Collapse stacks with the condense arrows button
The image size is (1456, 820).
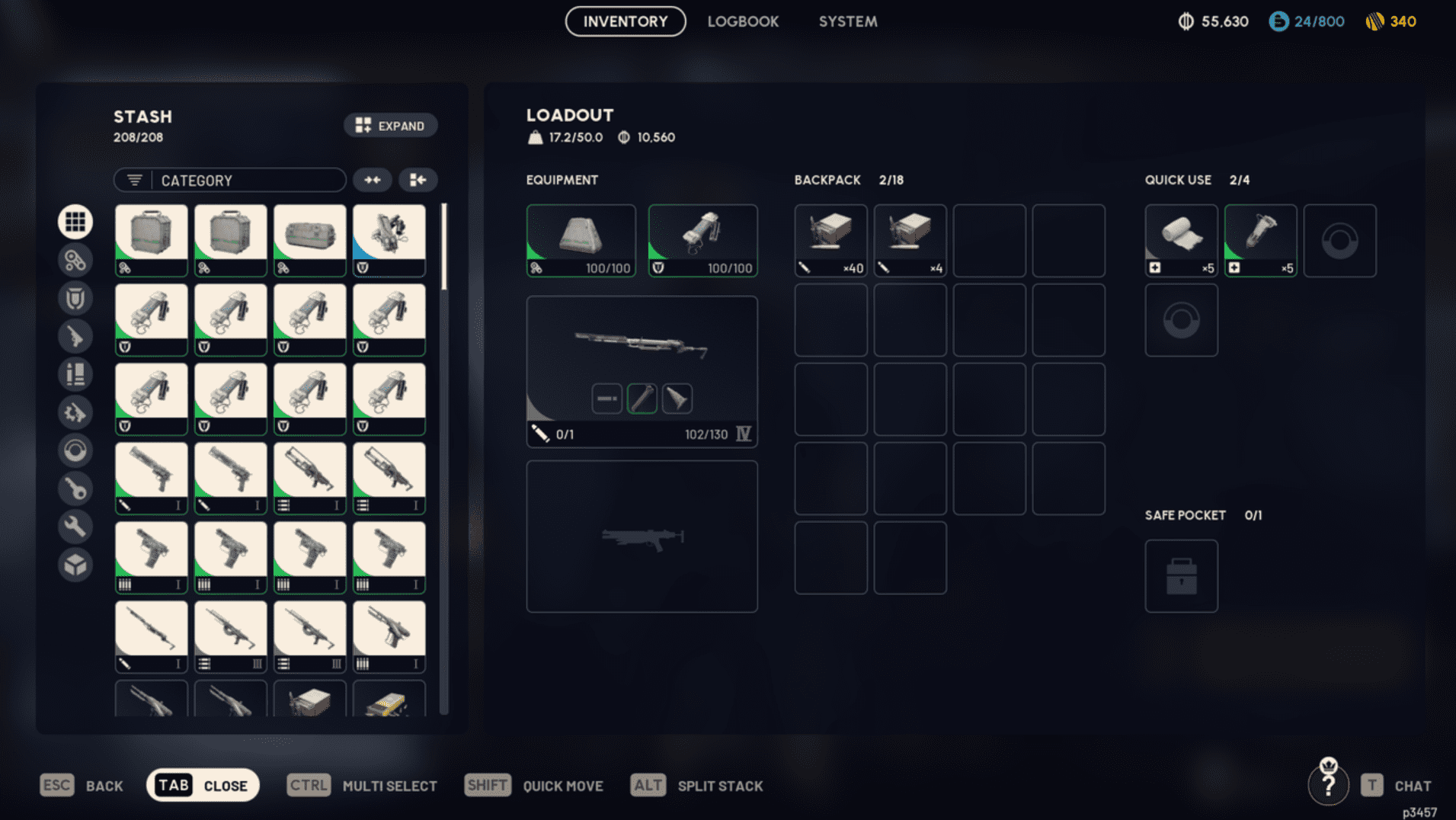tap(373, 180)
